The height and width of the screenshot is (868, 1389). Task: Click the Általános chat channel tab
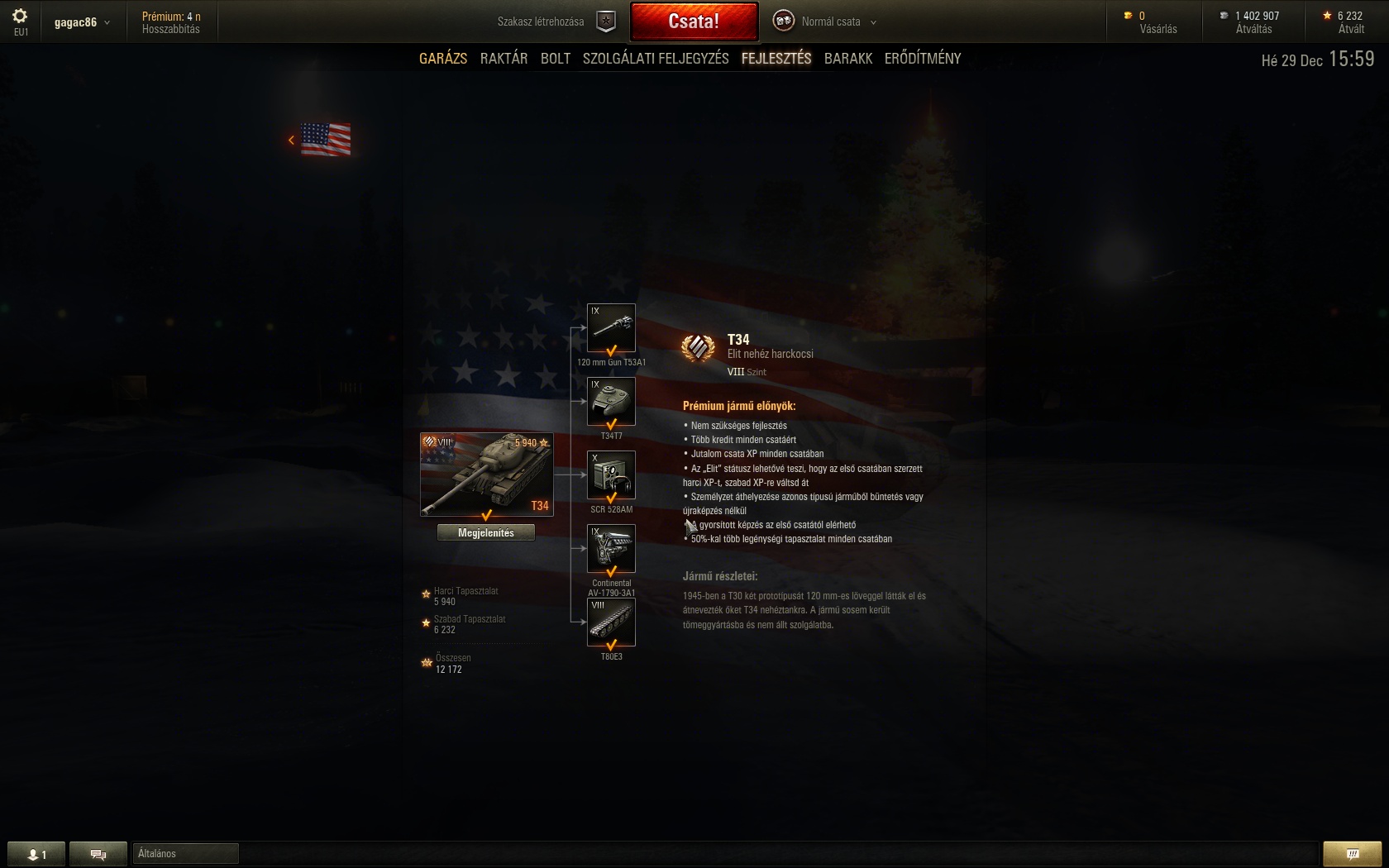185,854
